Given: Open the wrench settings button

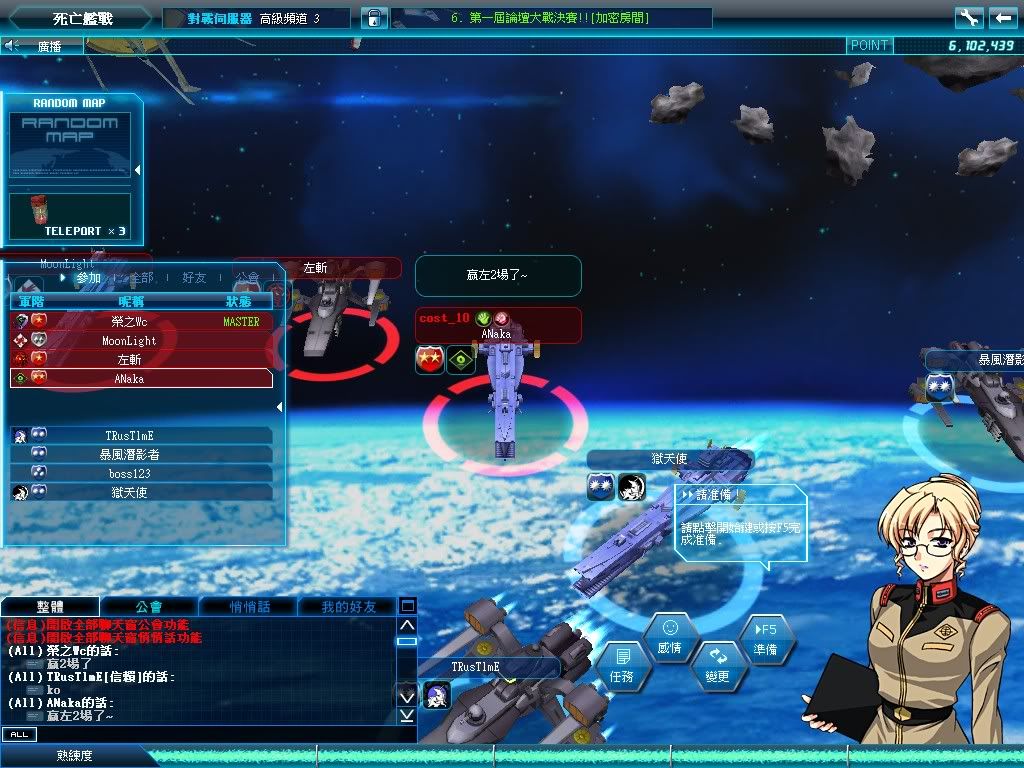Looking at the screenshot, I should click(x=968, y=18).
